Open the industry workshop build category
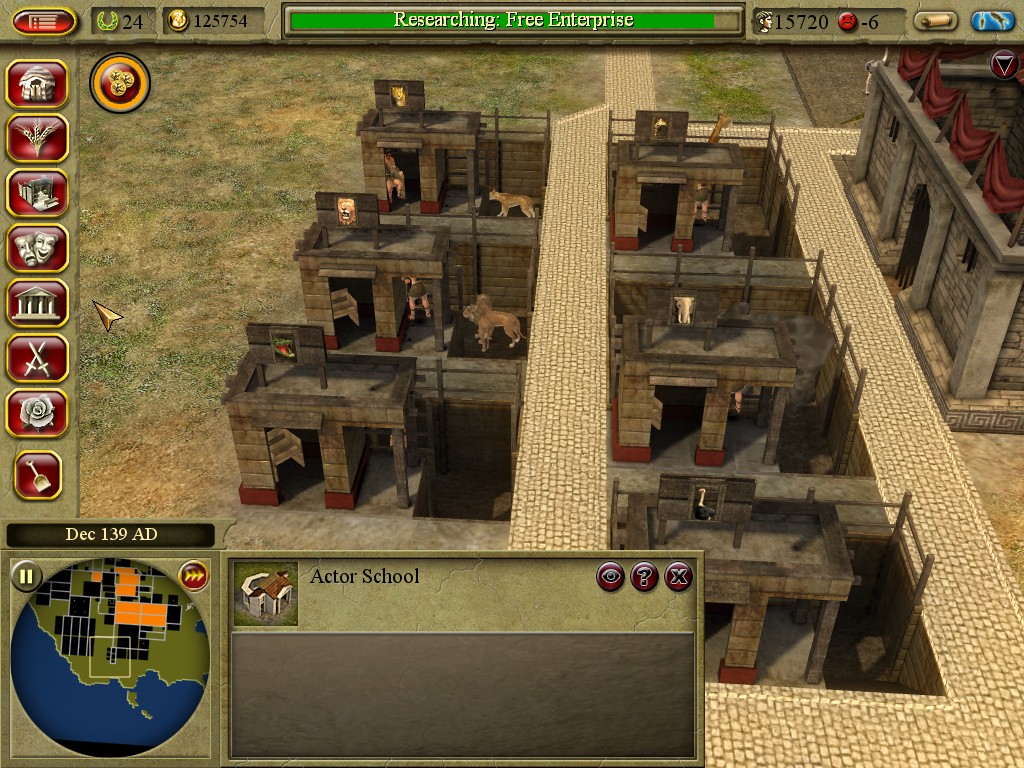This screenshot has width=1024, height=768. pyautogui.click(x=37, y=193)
